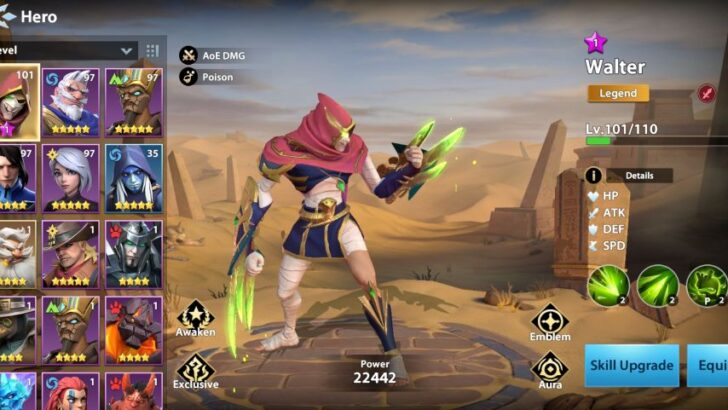Show the Poison trait info
728x410 pixels.
188,76
